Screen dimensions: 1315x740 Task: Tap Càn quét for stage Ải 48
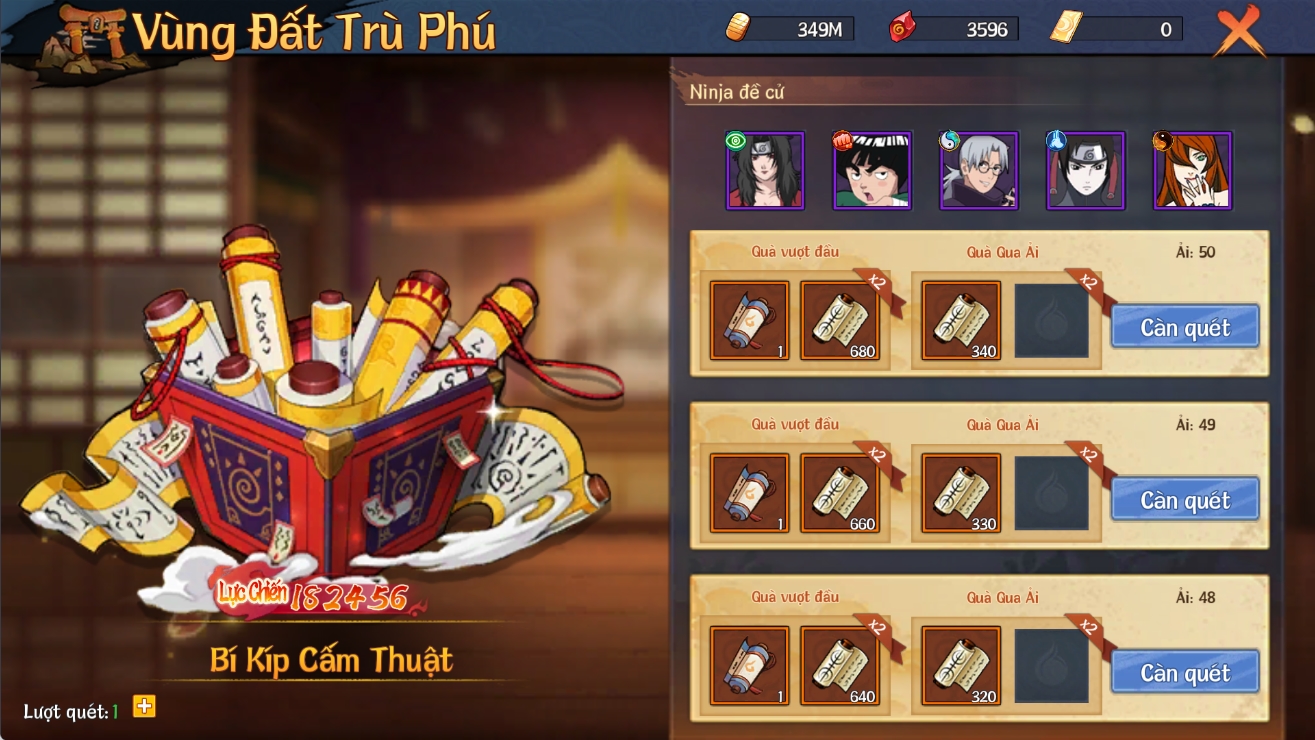point(1185,672)
